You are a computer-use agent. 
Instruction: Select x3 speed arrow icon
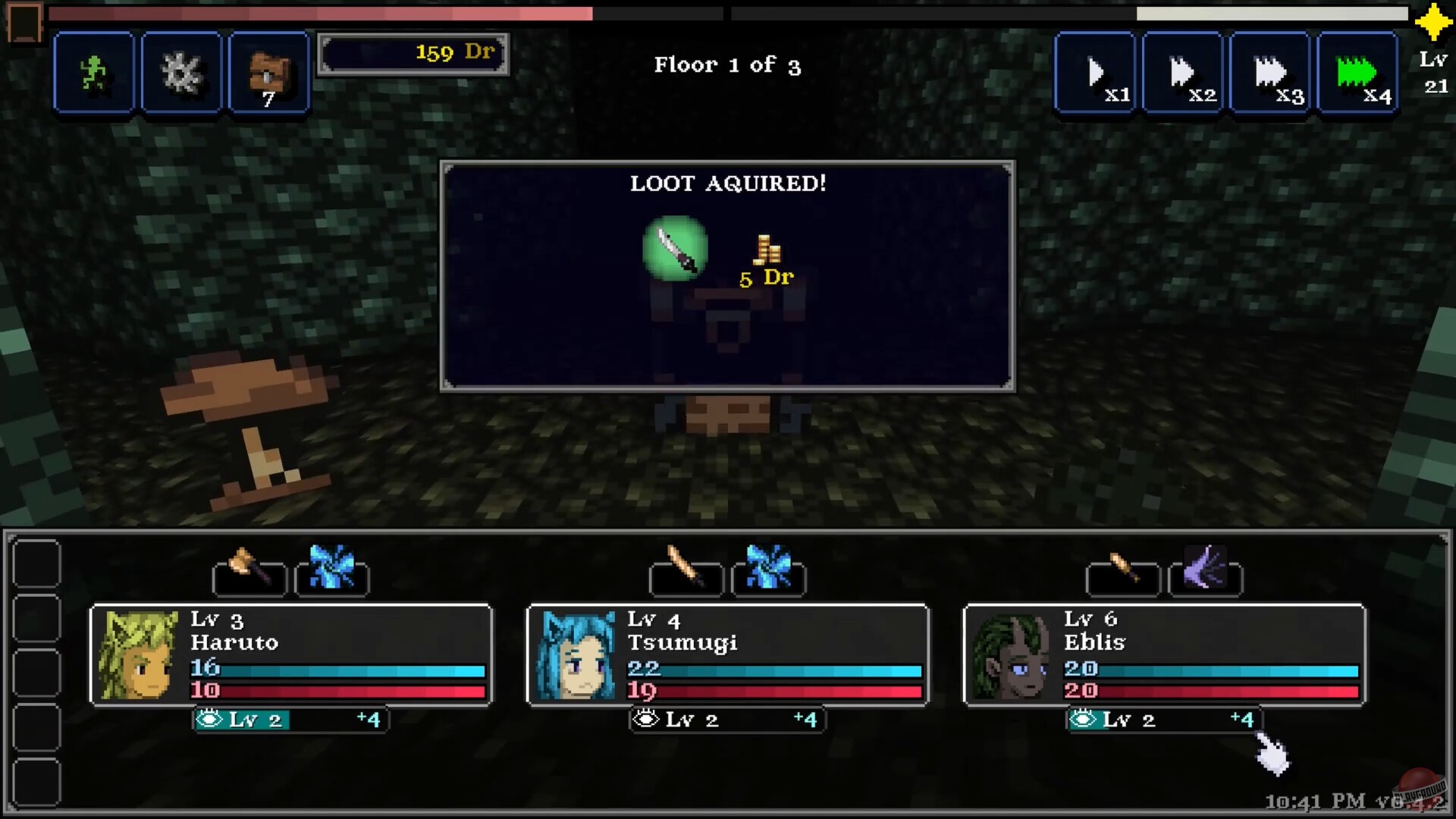(x=1269, y=72)
